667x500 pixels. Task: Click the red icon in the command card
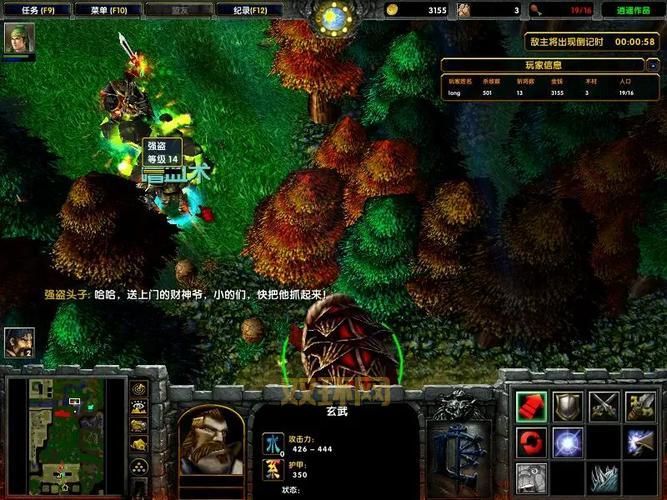point(531,406)
